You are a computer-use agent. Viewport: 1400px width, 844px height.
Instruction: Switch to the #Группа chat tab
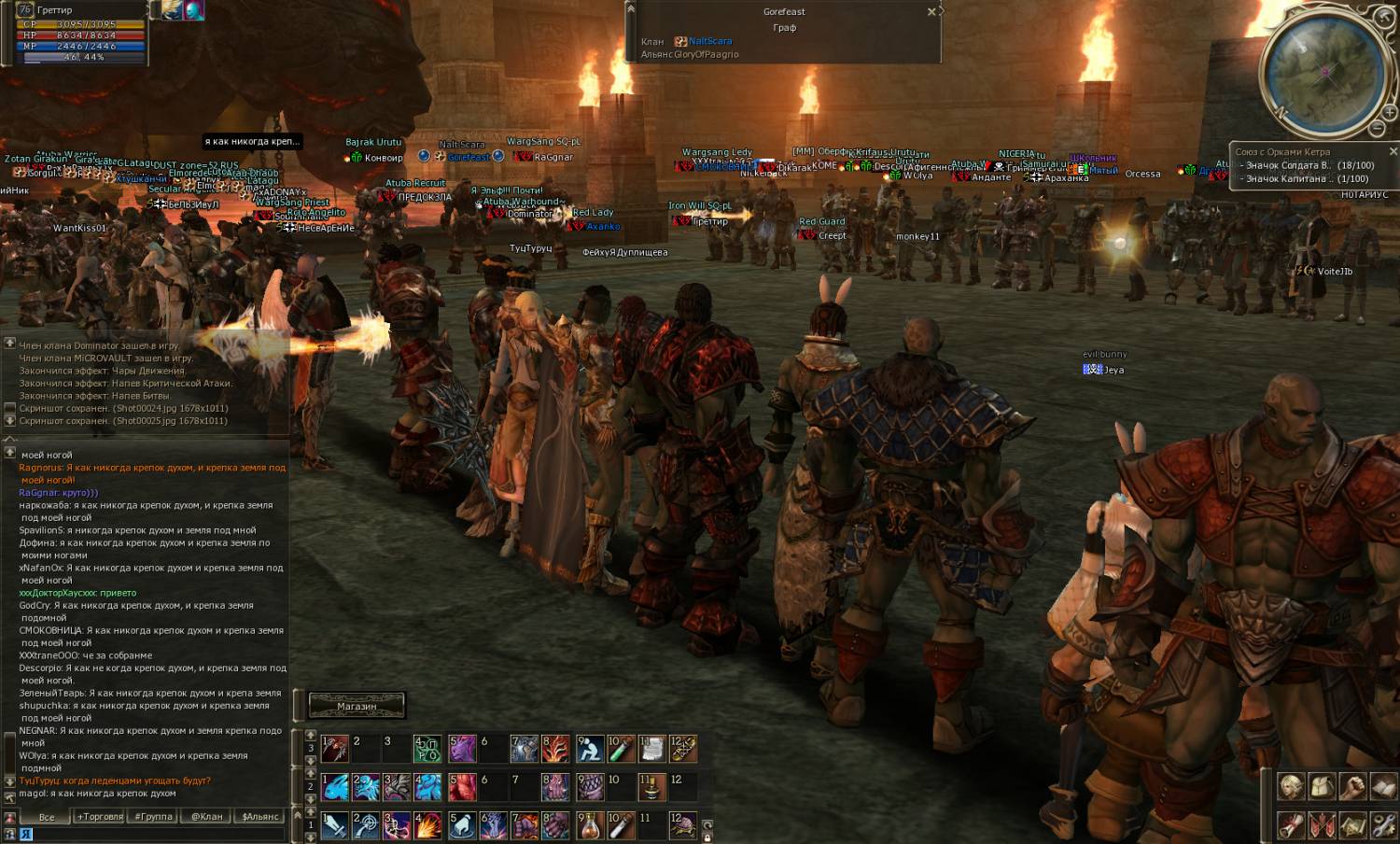coord(153,817)
